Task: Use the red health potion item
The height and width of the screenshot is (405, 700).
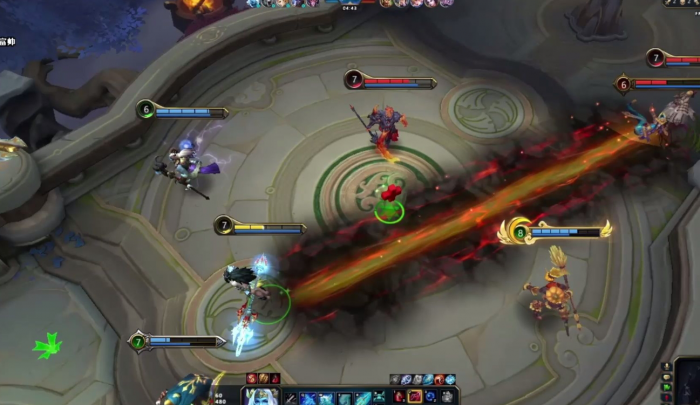Action: (x=397, y=396)
